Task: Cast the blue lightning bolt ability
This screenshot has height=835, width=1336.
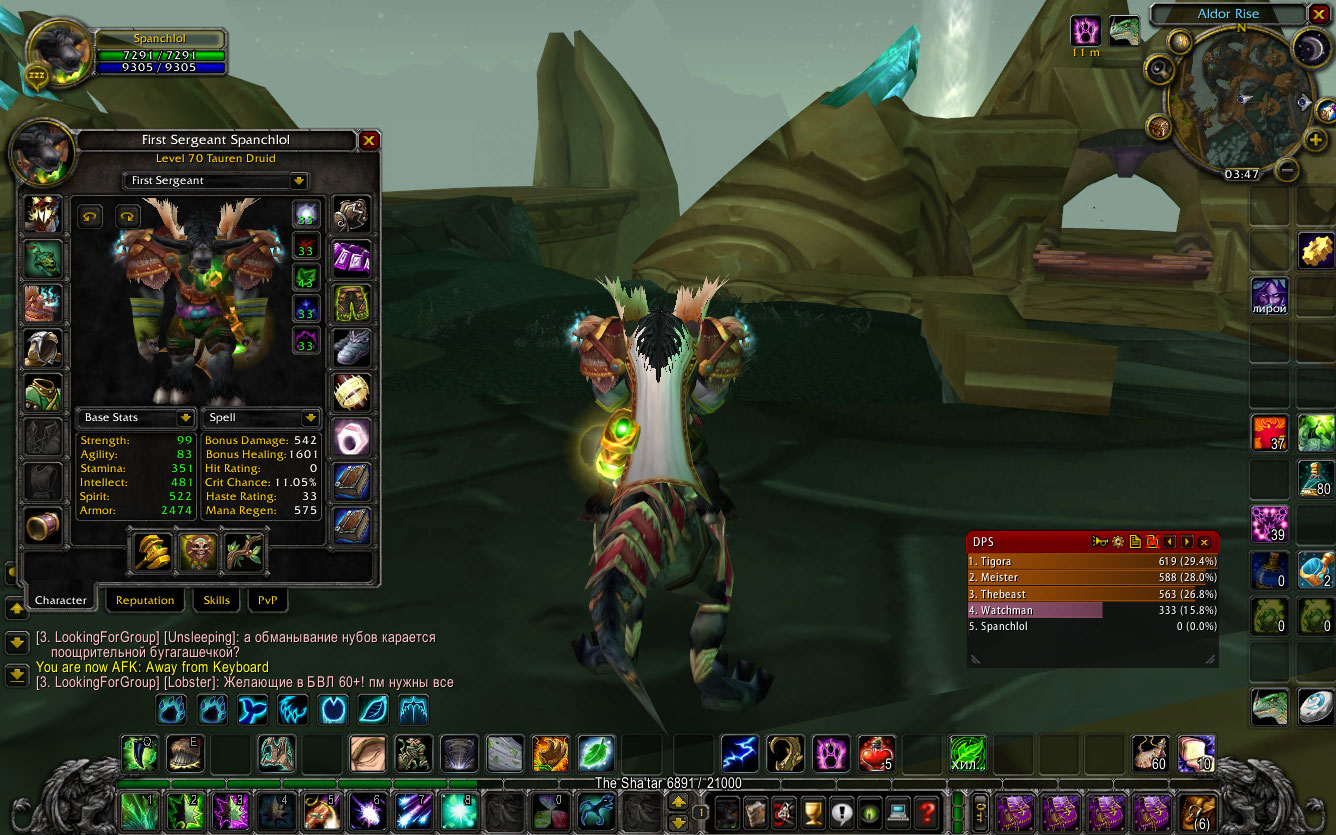Action: [x=738, y=753]
